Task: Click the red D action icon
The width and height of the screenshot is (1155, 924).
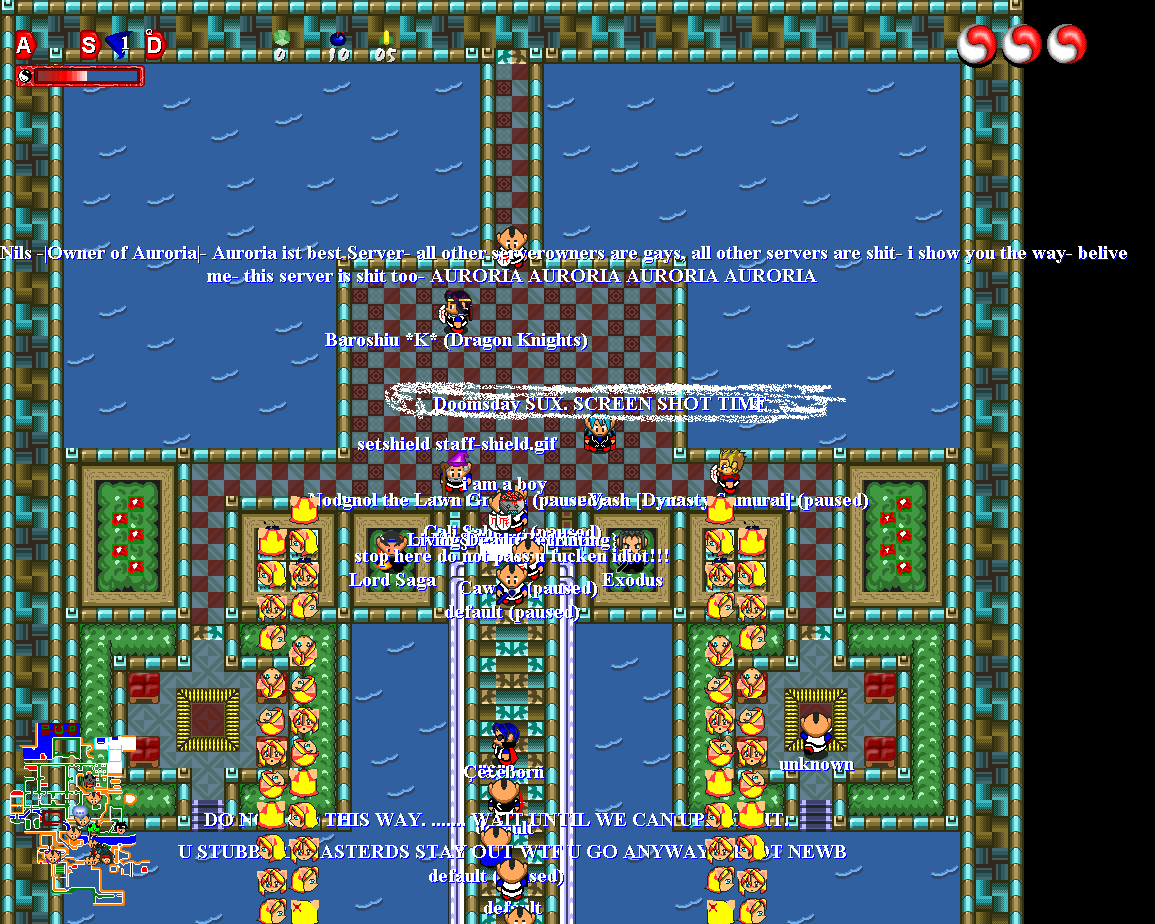Action: click(x=155, y=45)
